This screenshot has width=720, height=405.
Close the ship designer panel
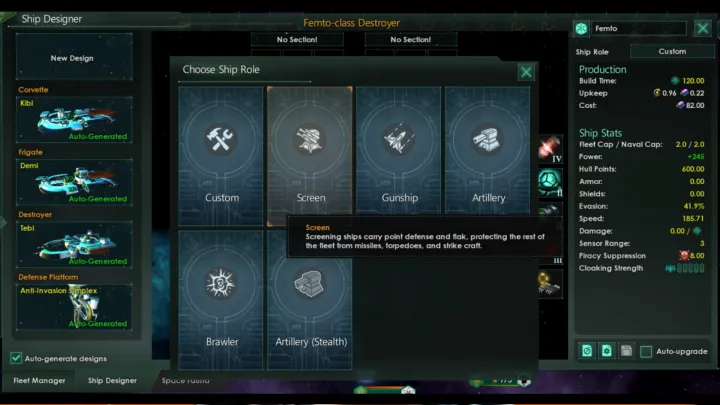pos(702,28)
